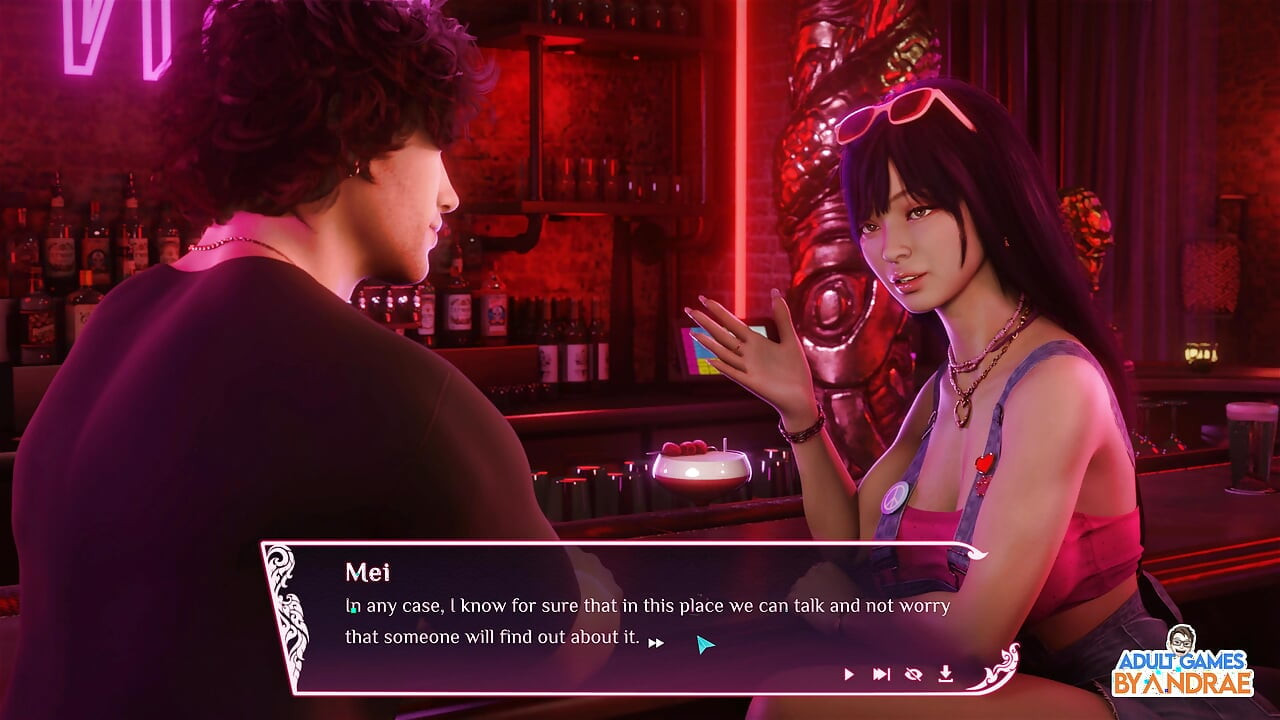Skip ahead using the fast-forward-to-end icon

[x=881, y=675]
